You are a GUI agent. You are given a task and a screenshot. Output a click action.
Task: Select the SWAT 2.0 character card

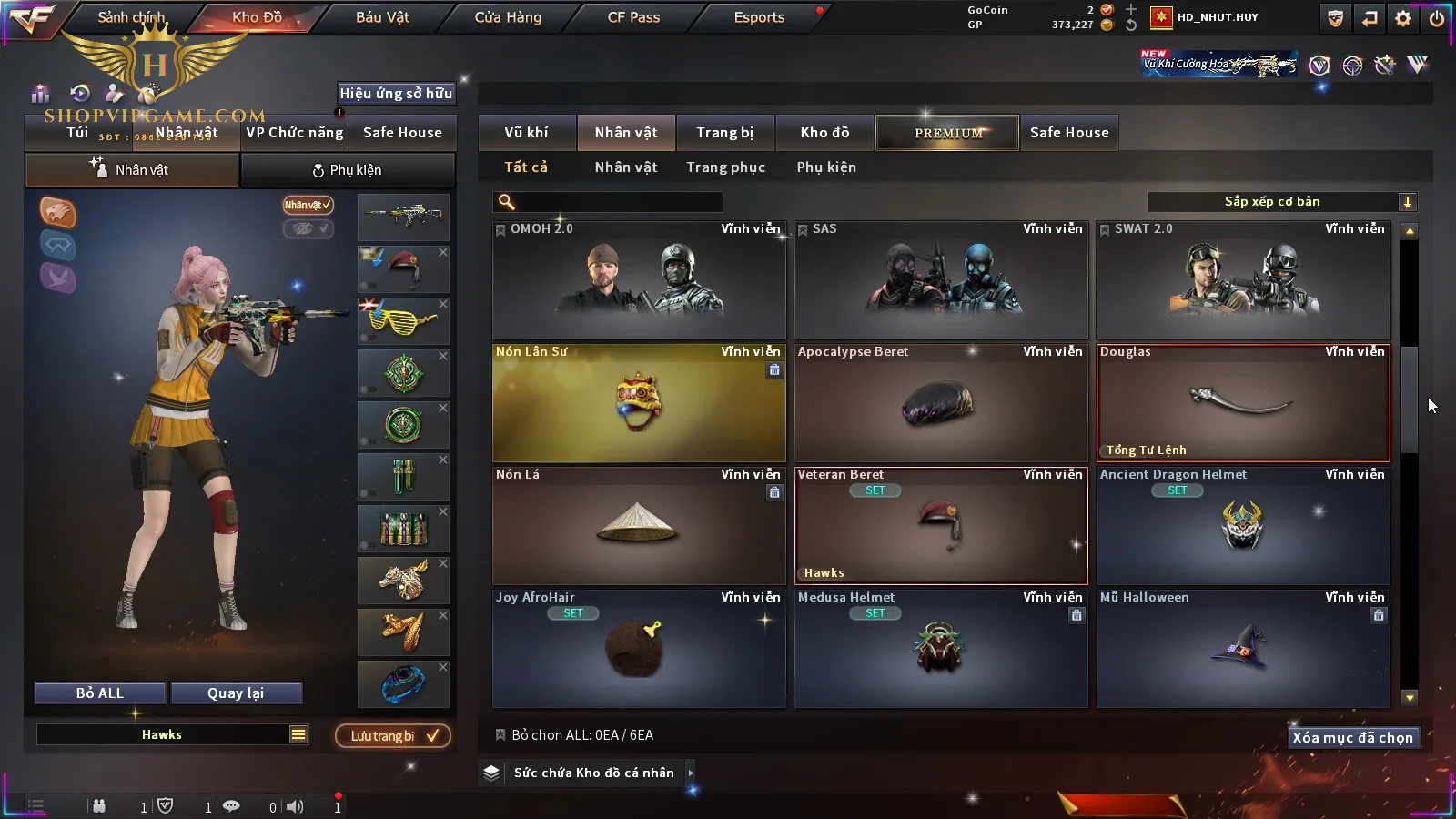point(1243,280)
